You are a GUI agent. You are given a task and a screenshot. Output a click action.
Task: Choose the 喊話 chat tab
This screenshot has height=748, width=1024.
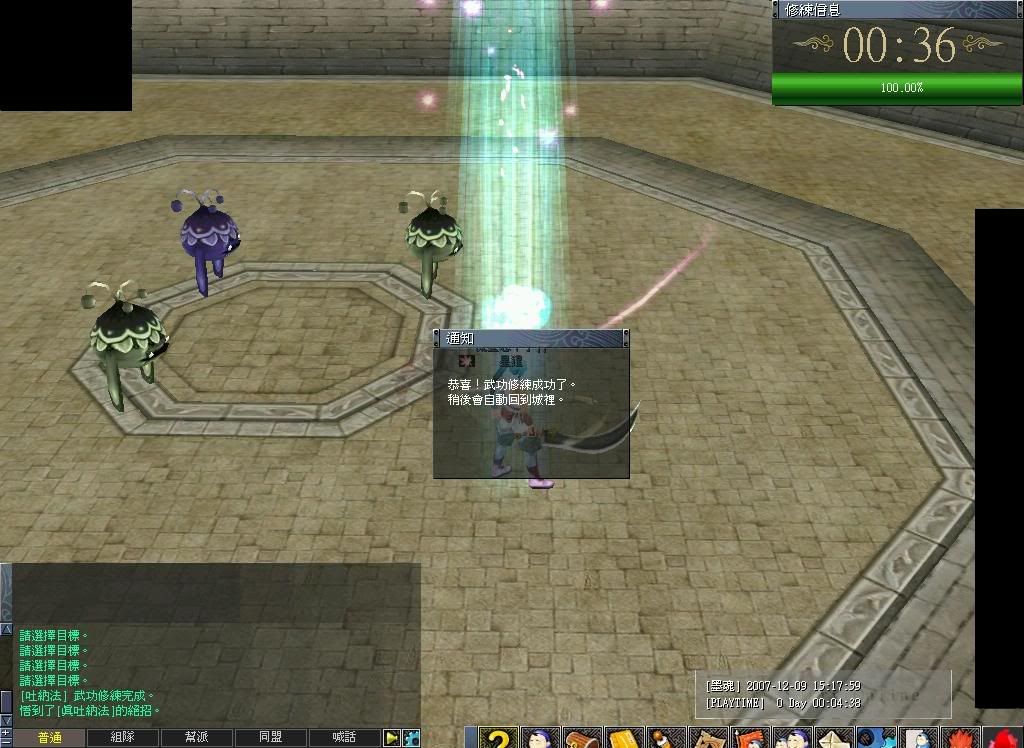pos(344,738)
